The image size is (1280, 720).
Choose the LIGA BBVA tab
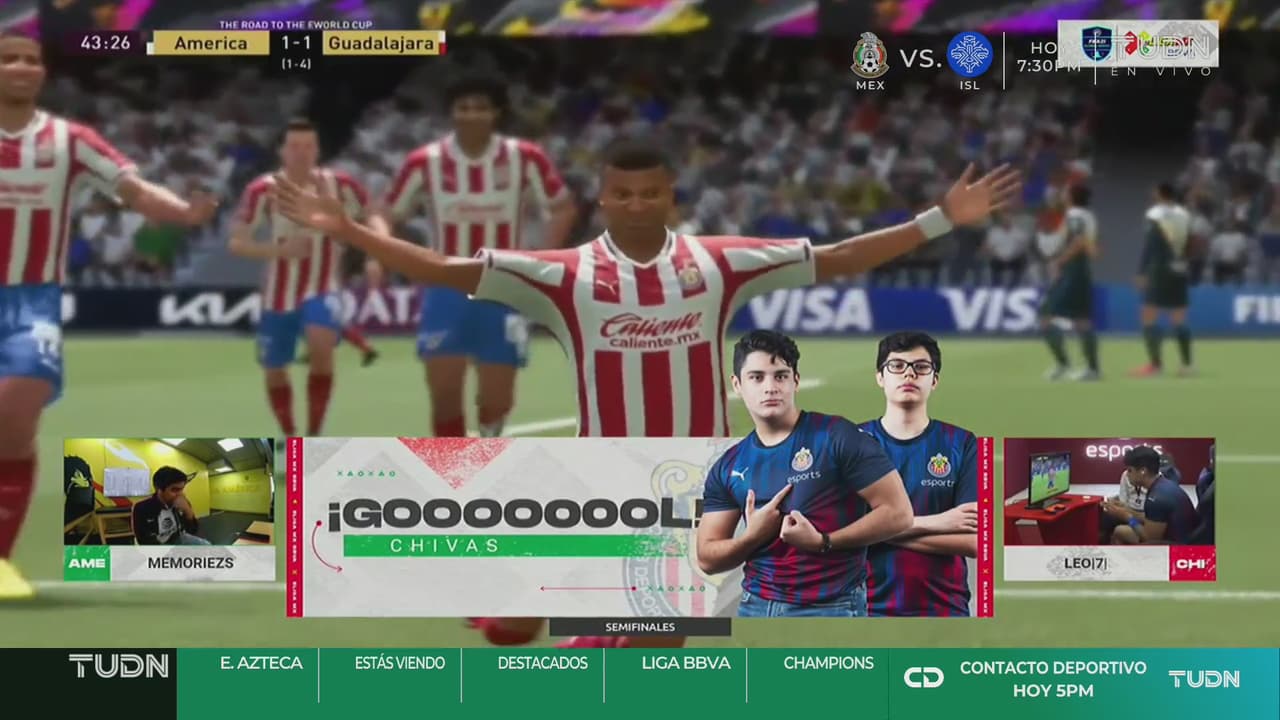[x=685, y=663]
